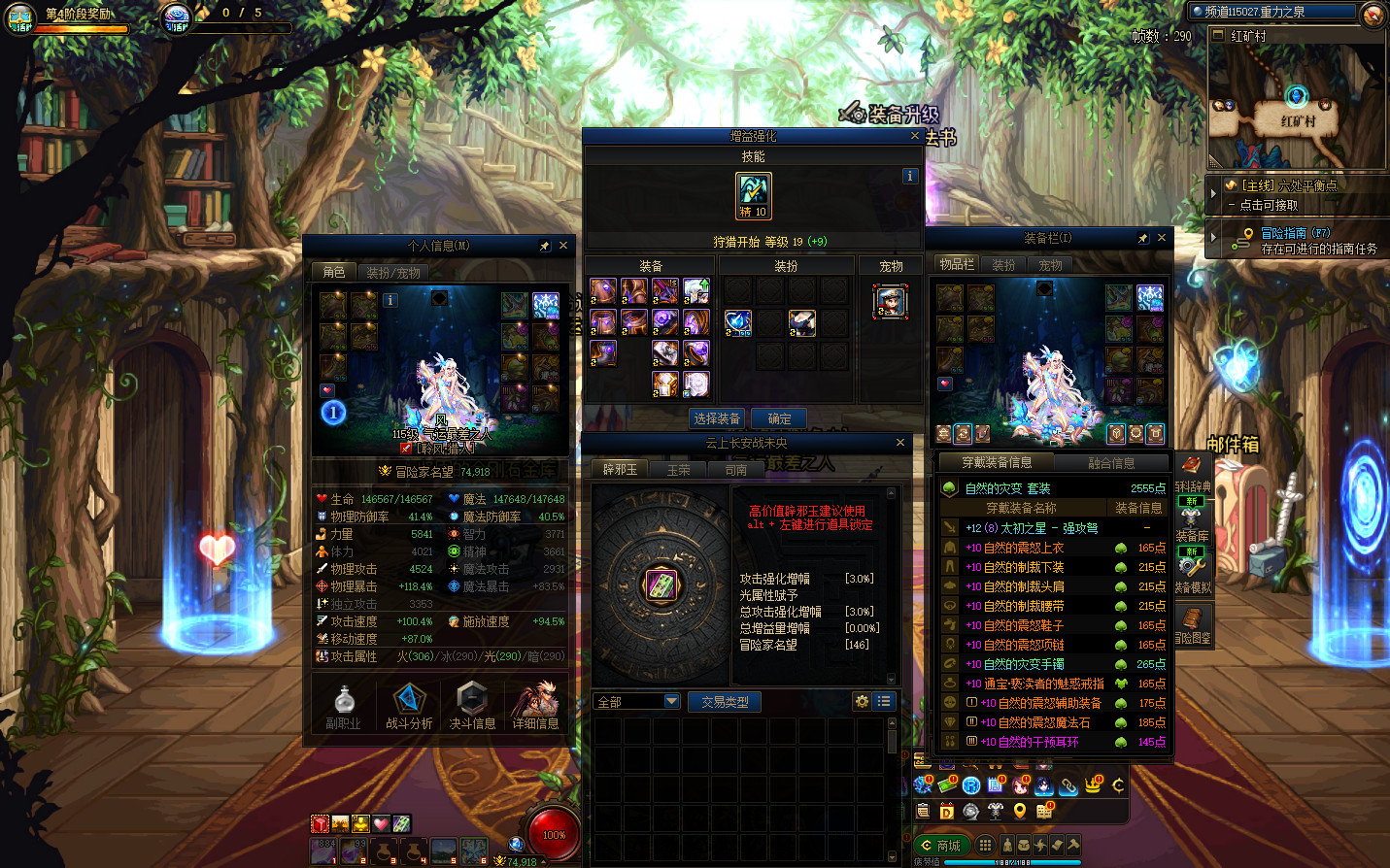Close the 个人信息 character info window
The width and height of the screenshot is (1390, 868).
coord(562,246)
